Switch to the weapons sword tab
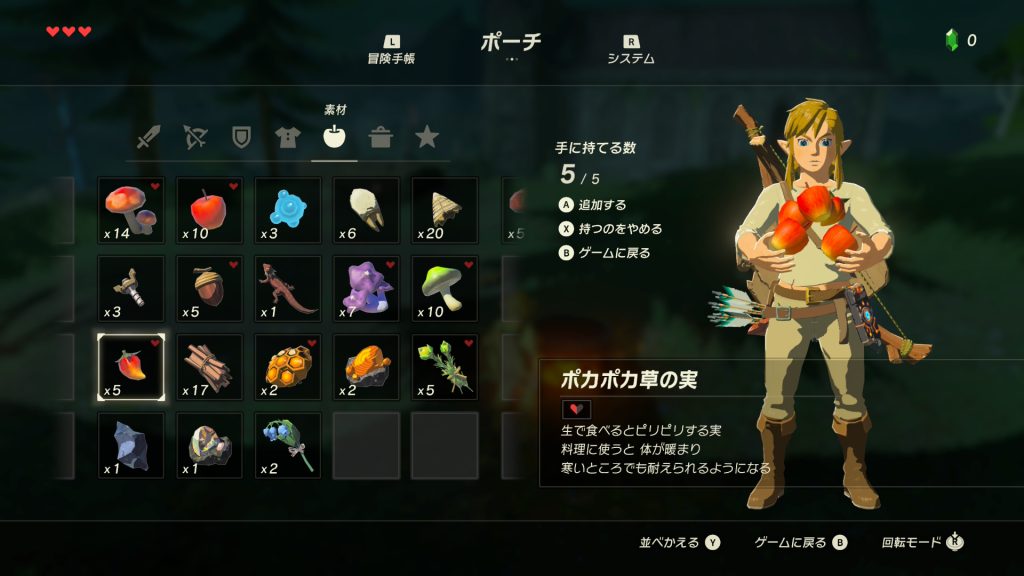This screenshot has height=576, width=1024. (149, 137)
